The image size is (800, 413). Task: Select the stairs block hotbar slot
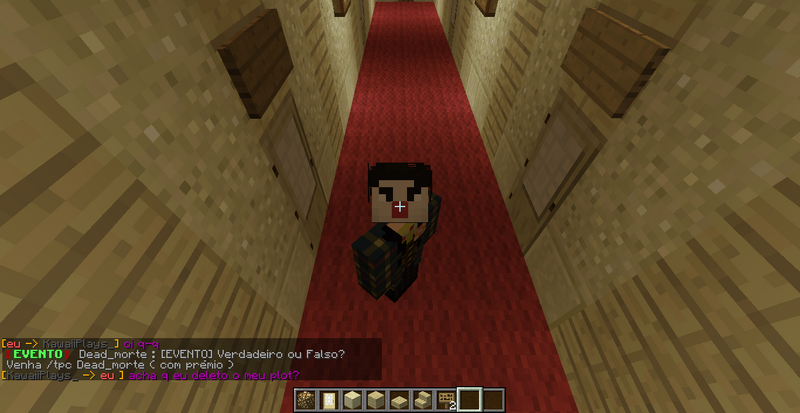422,401
